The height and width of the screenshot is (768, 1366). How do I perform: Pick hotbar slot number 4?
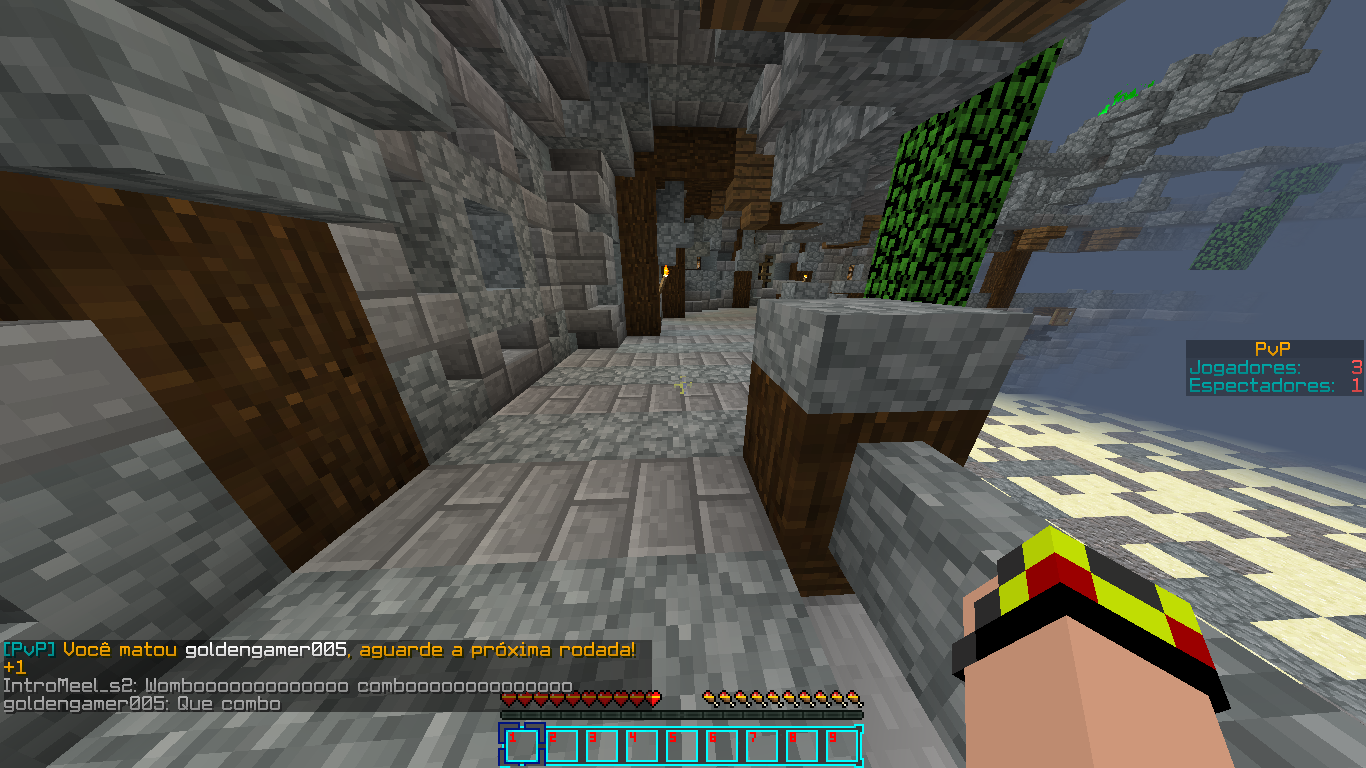[641, 745]
